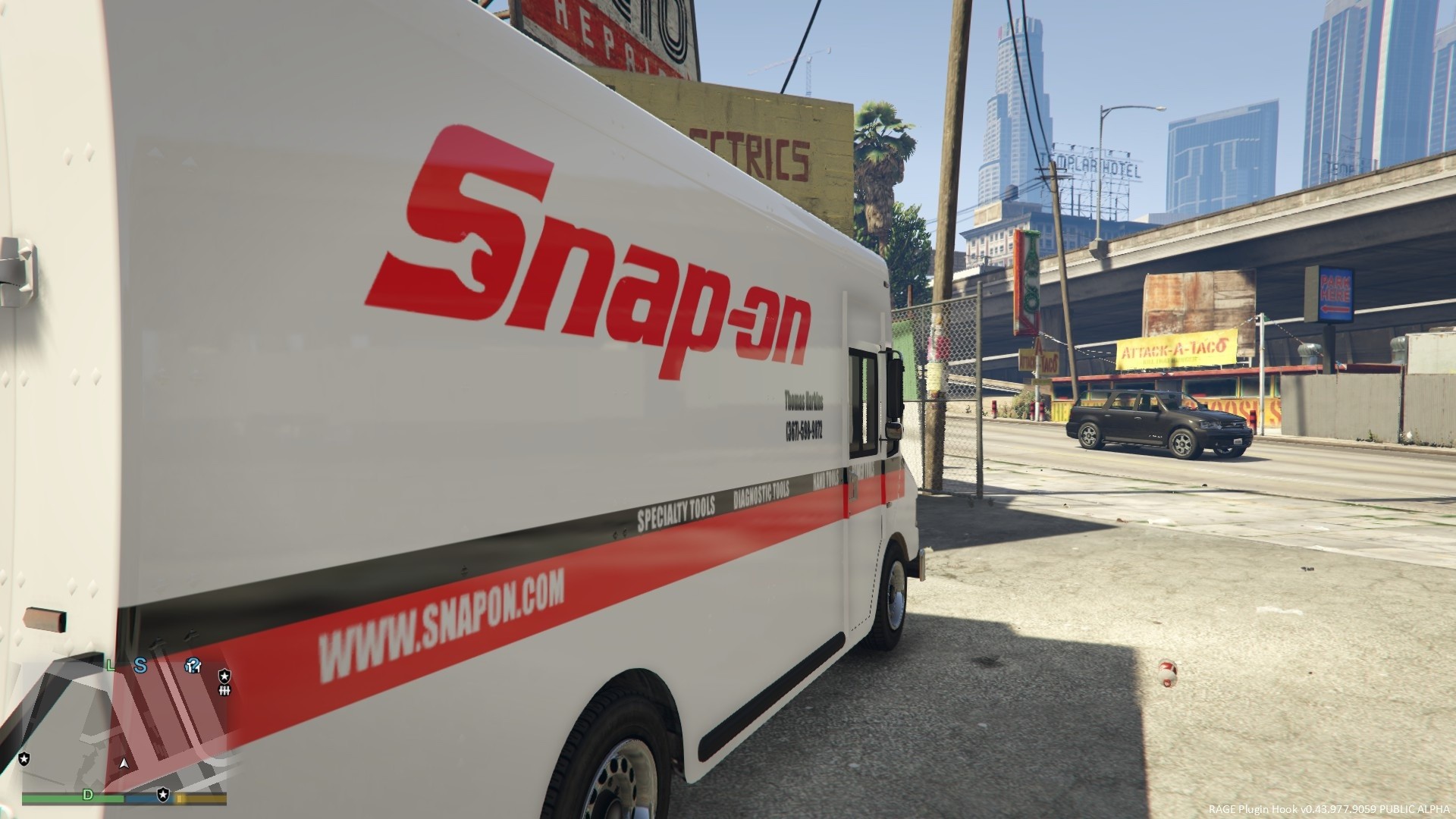Click the DIAGNOSTIC TOOLS label on the truck stripe

click(x=761, y=494)
